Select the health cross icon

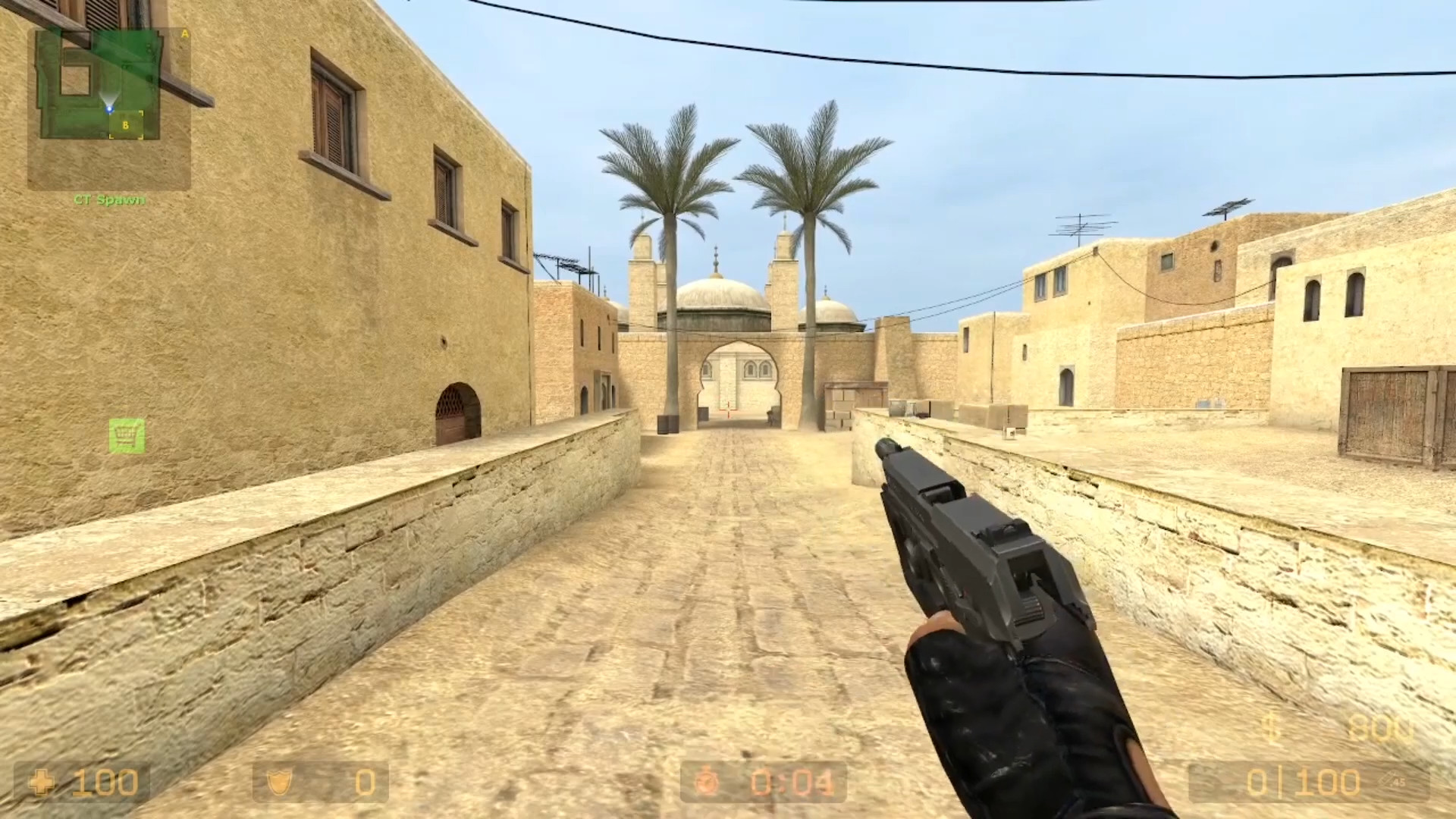coord(42,780)
